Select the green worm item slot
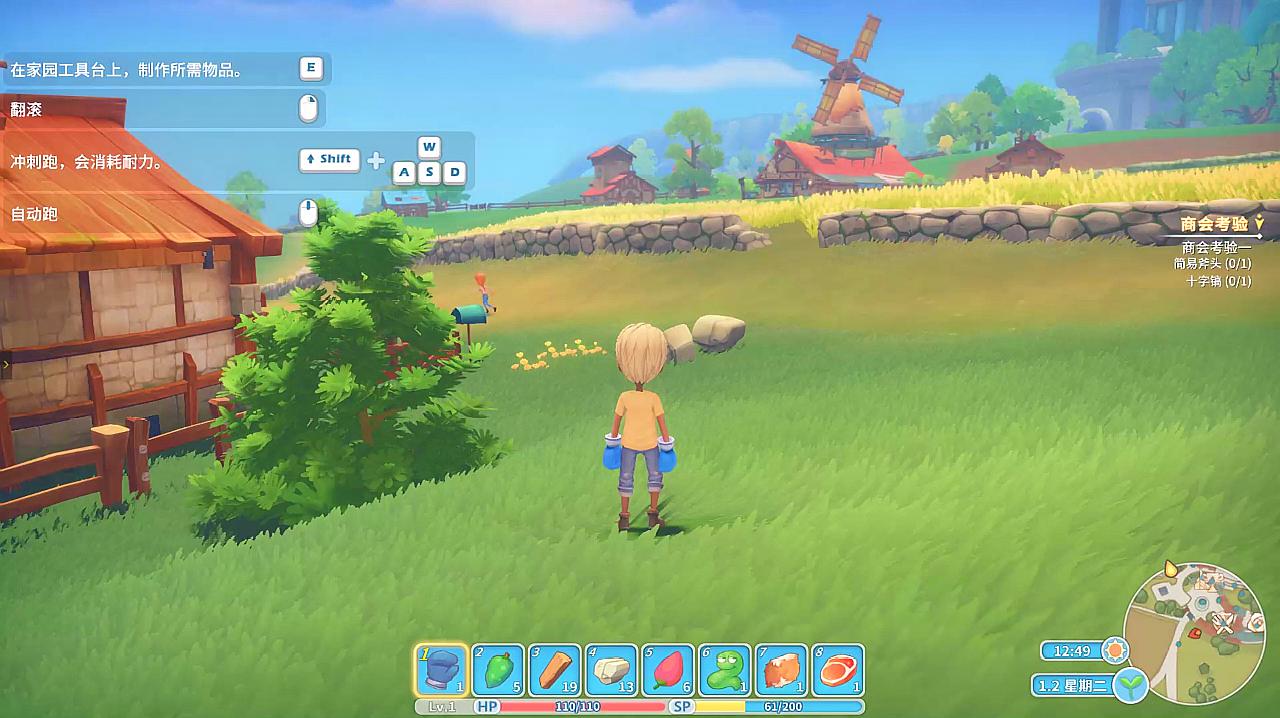The width and height of the screenshot is (1280, 718). click(725, 669)
